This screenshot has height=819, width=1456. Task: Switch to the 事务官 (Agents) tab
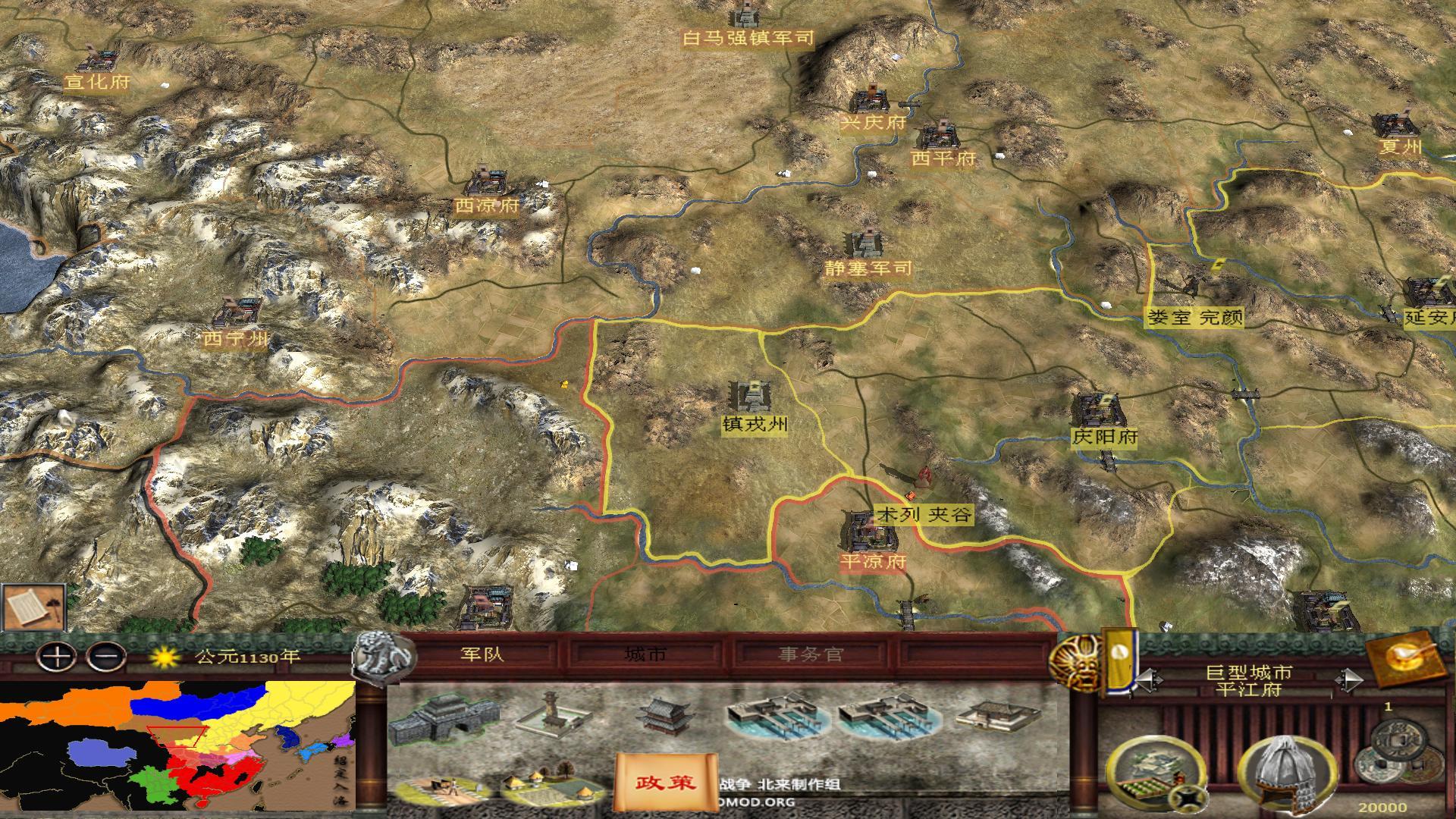click(x=810, y=654)
